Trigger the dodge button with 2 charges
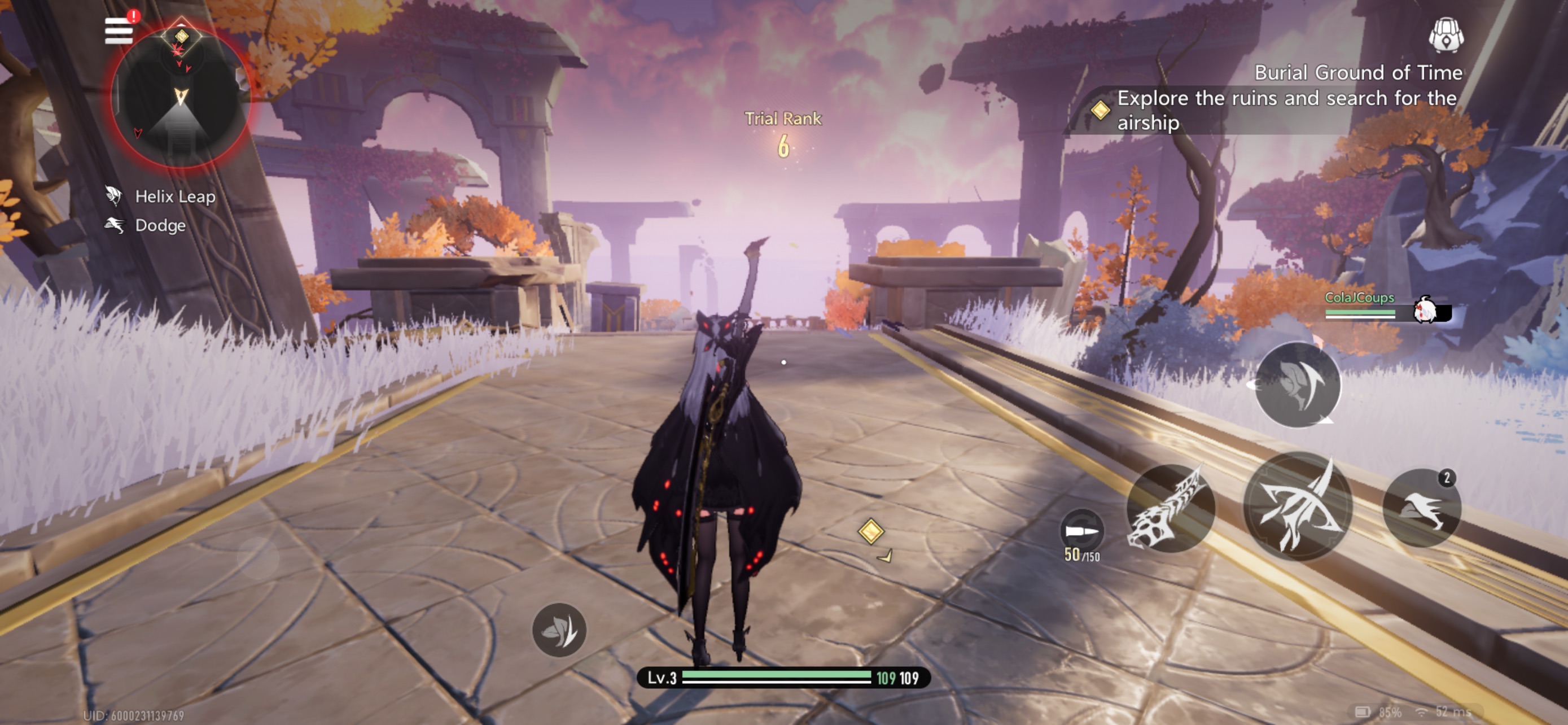The height and width of the screenshot is (725, 1568). (x=1421, y=508)
